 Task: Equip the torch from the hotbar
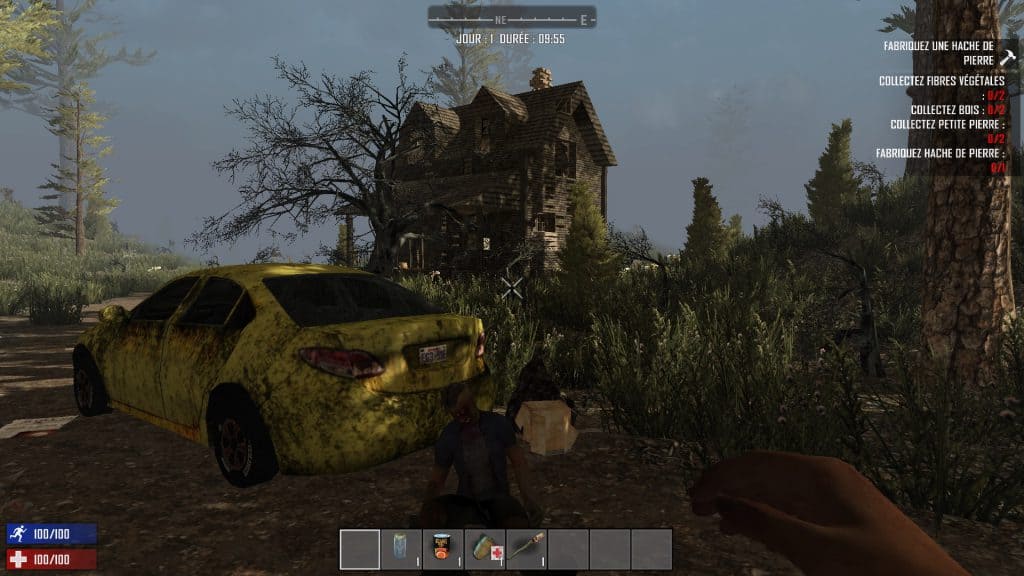click(x=526, y=549)
